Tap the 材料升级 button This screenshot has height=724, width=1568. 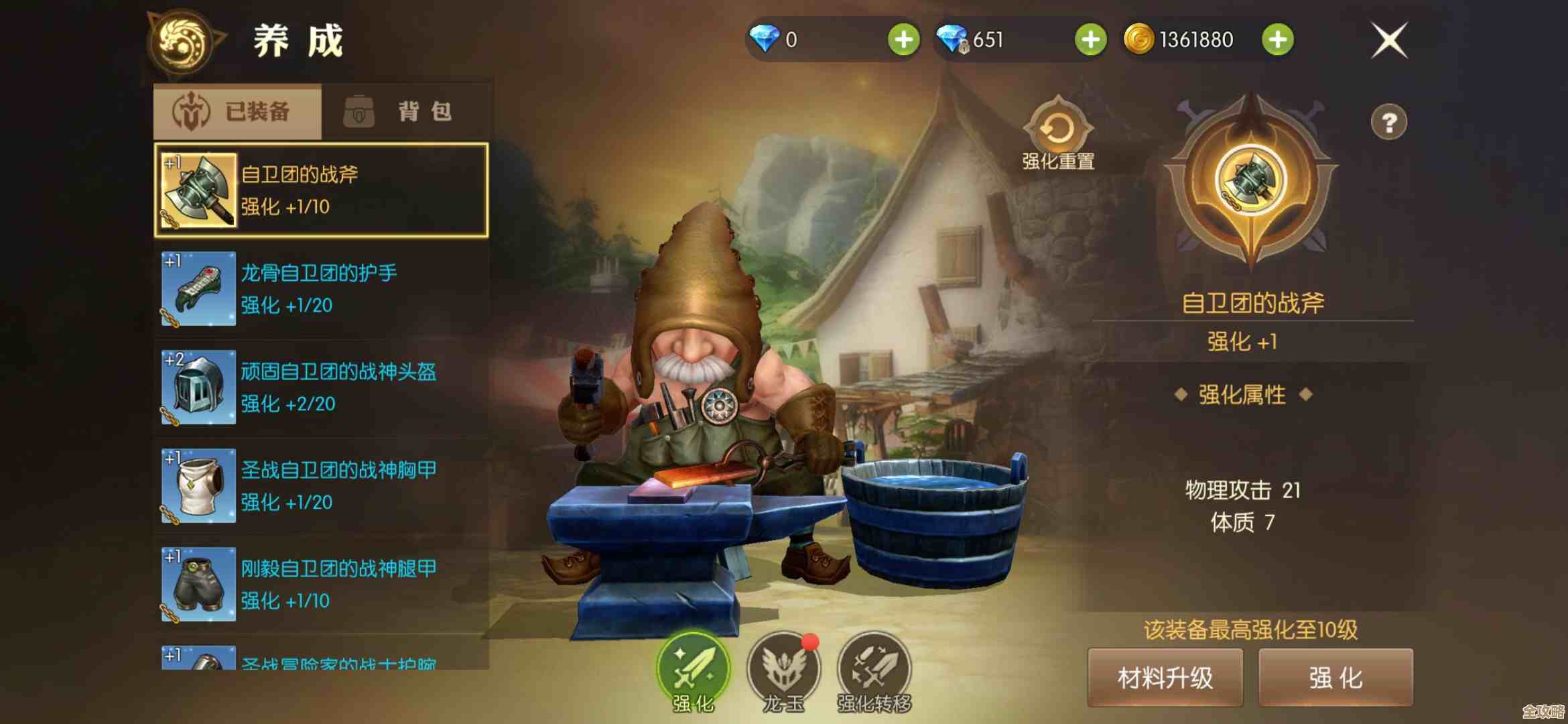pyautogui.click(x=1165, y=678)
